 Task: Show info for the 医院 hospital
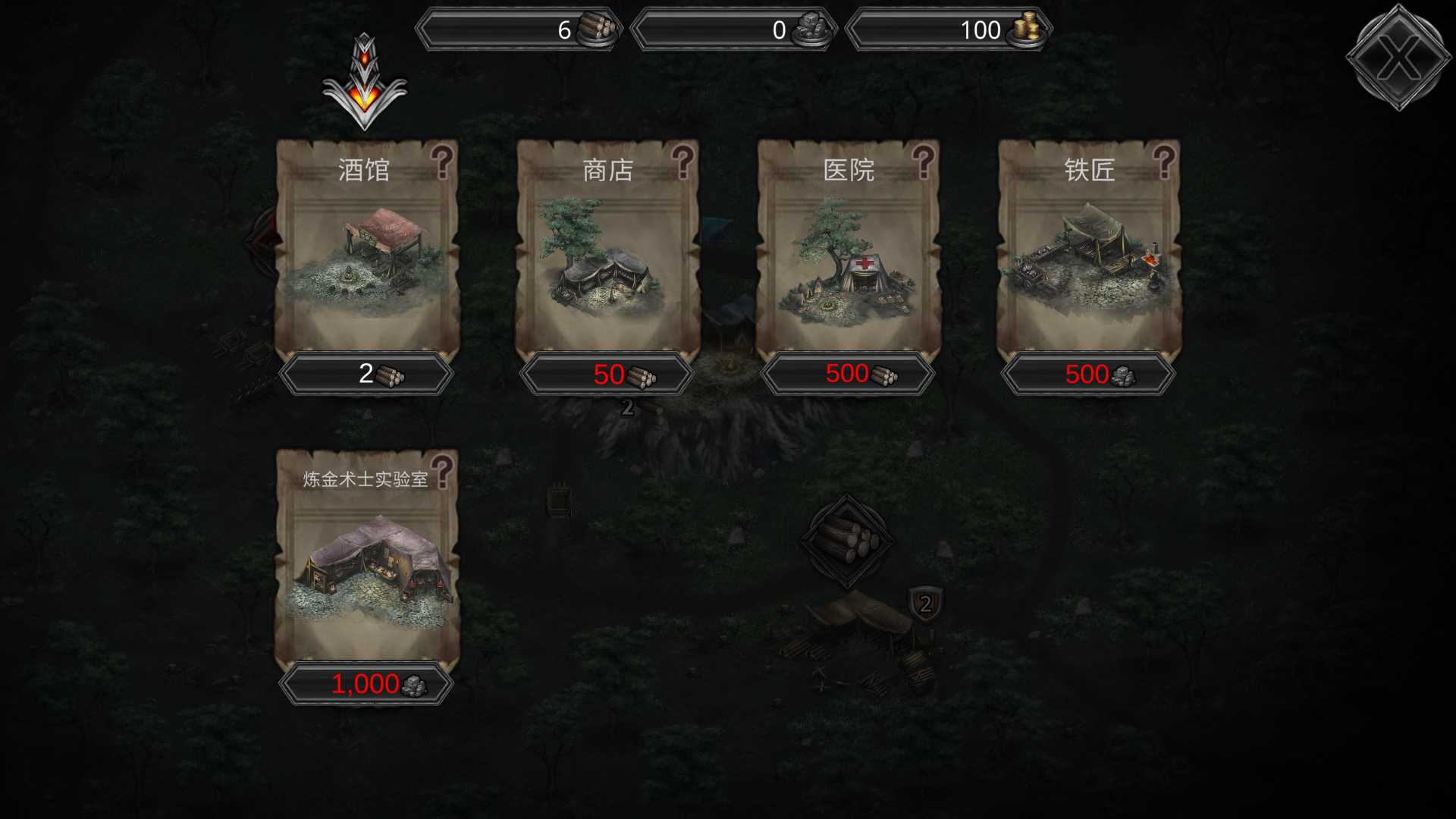coord(923,161)
